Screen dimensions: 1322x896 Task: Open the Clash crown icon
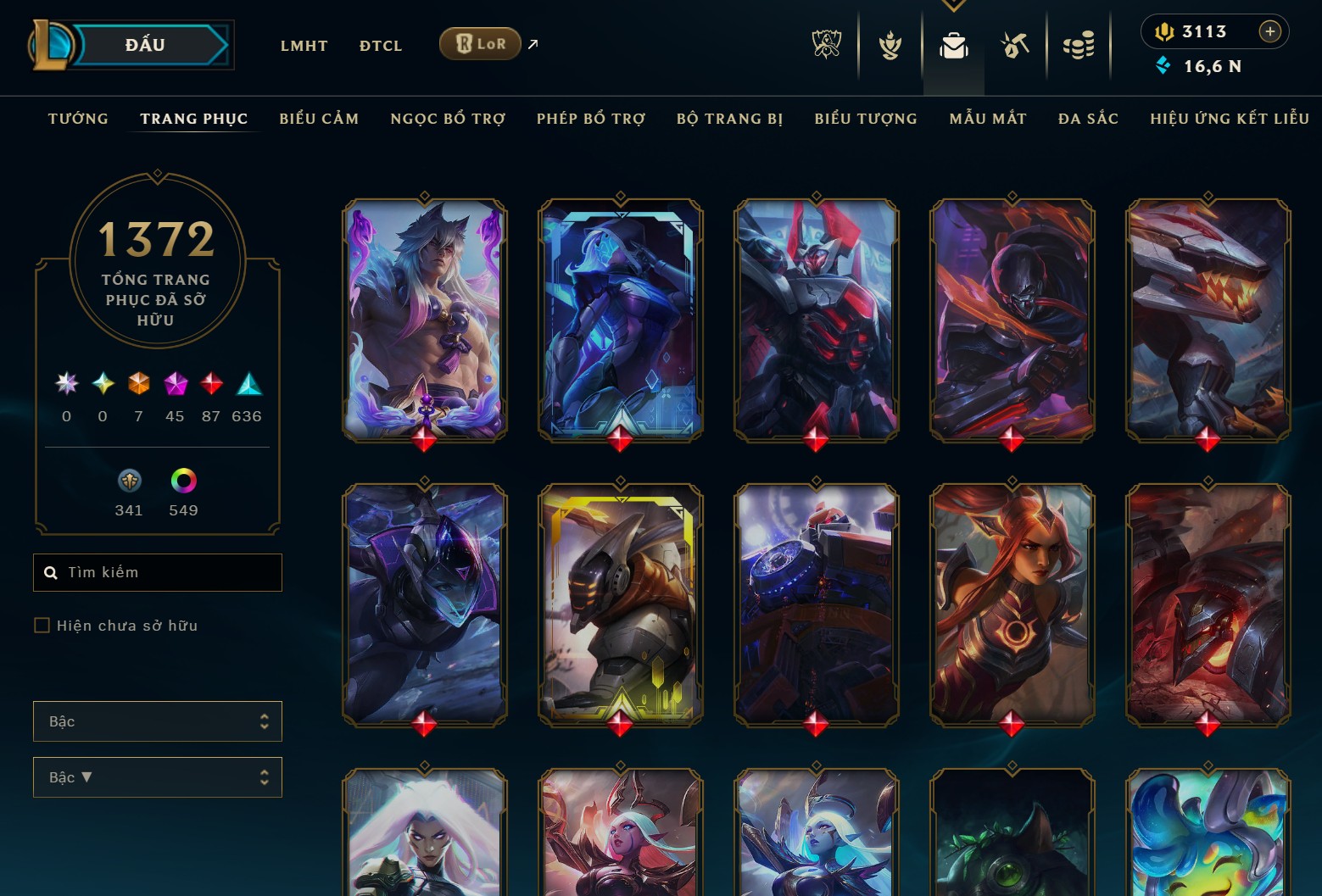tap(888, 46)
